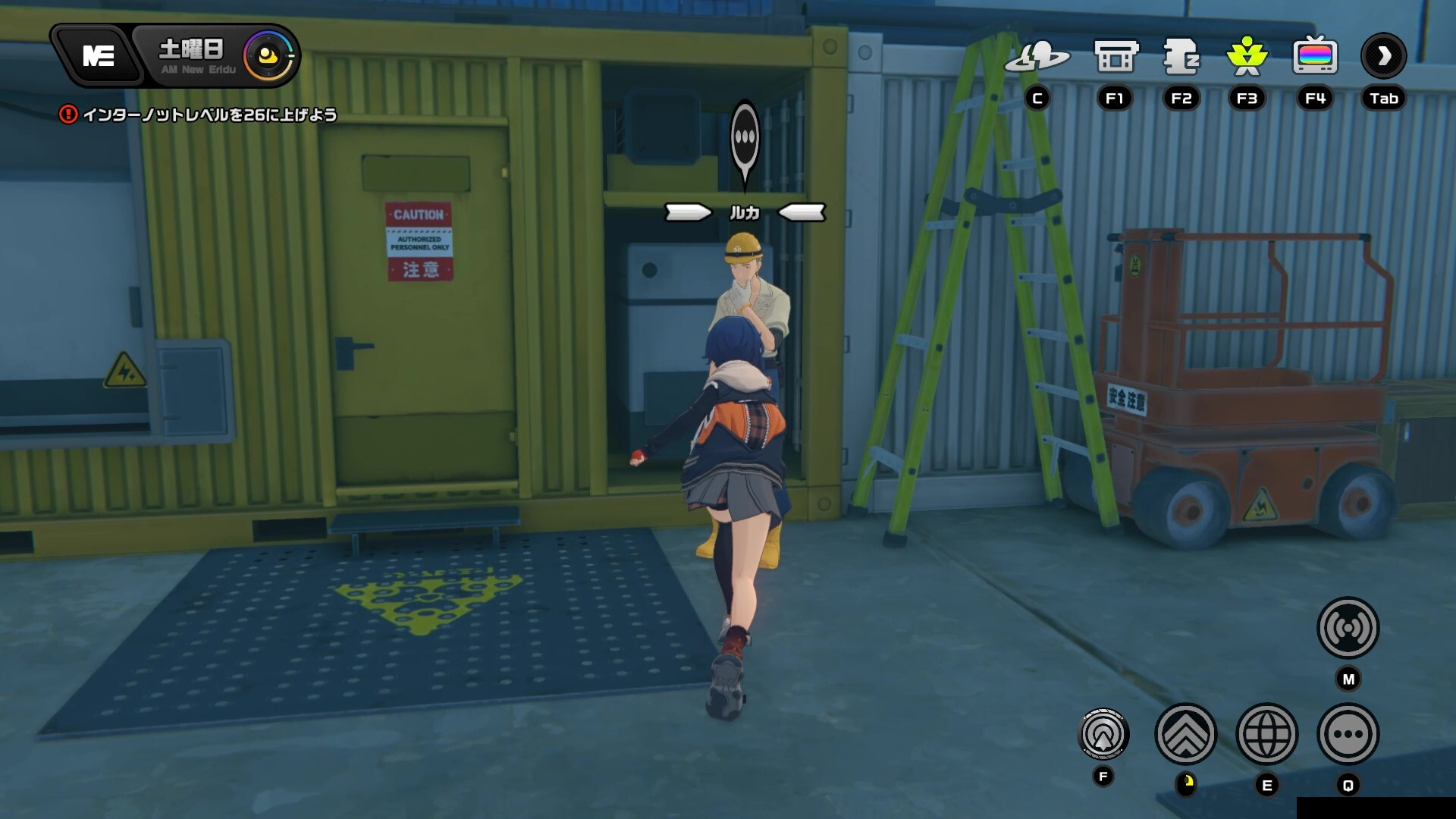Screen dimensions: 1456x819
Task: Activate the signal waves icon button
Action: tap(1348, 628)
